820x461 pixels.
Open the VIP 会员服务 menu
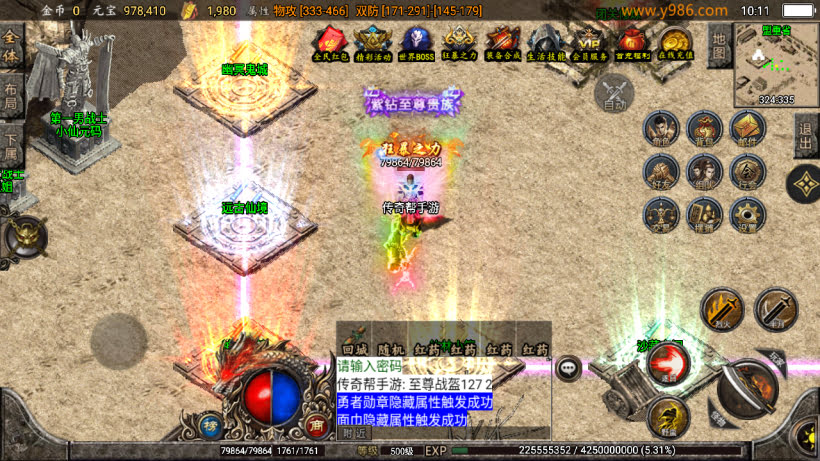pos(588,44)
